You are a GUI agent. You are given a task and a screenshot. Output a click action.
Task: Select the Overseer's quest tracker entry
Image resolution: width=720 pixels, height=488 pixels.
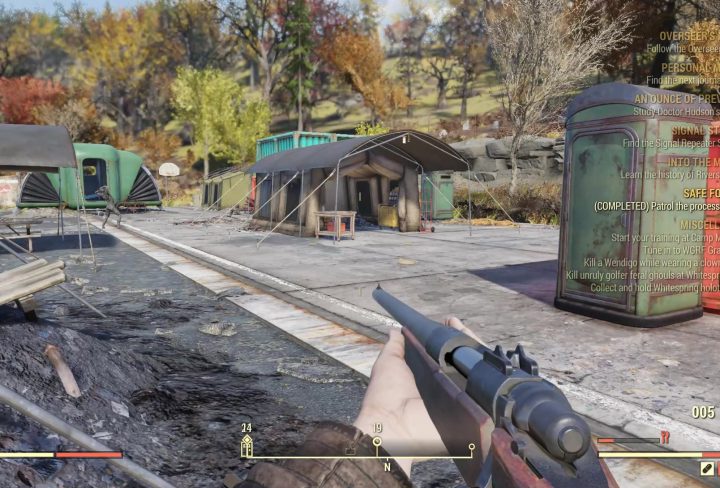point(686,35)
